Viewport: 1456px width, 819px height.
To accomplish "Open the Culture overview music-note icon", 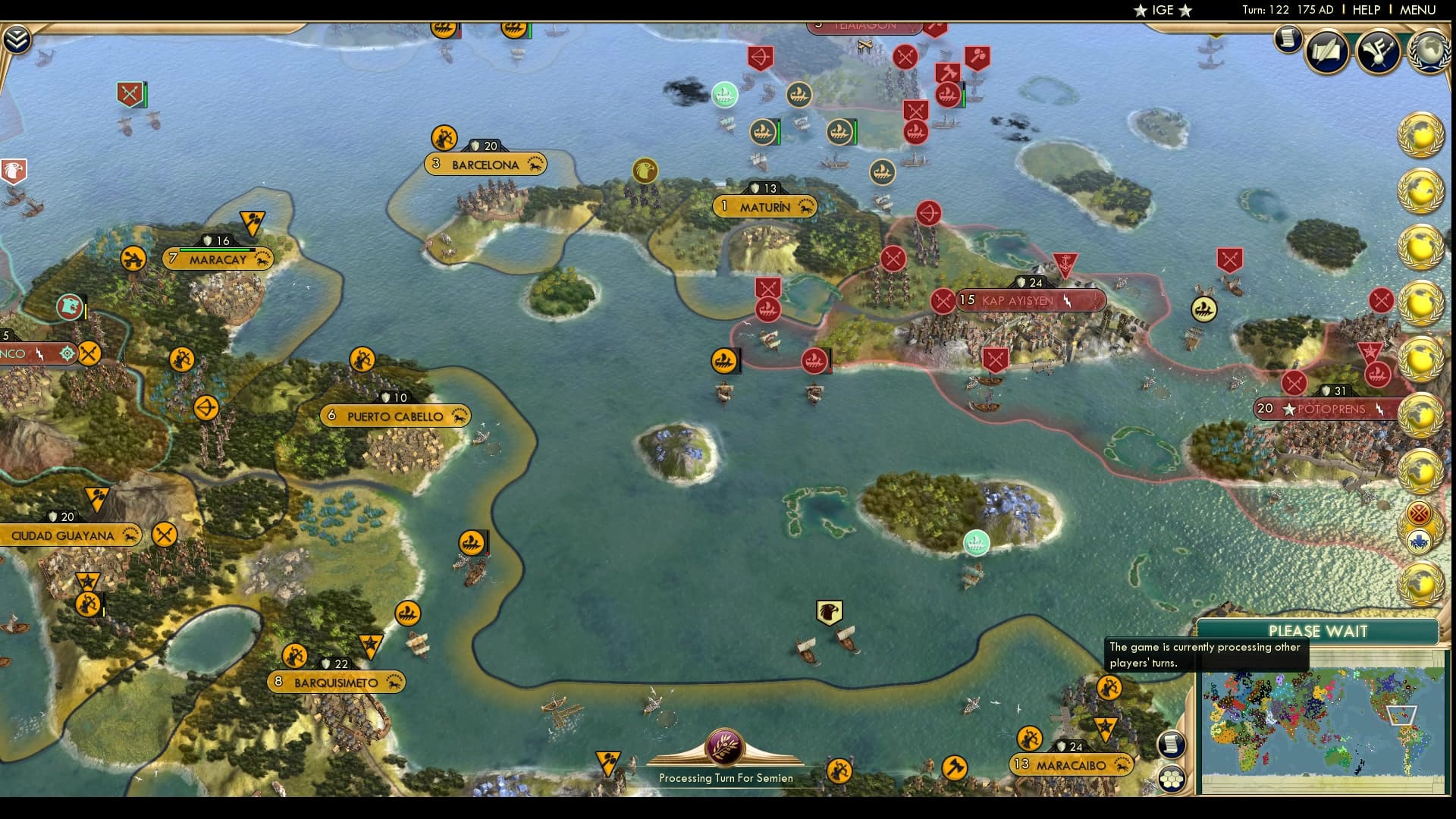I will click(1379, 52).
